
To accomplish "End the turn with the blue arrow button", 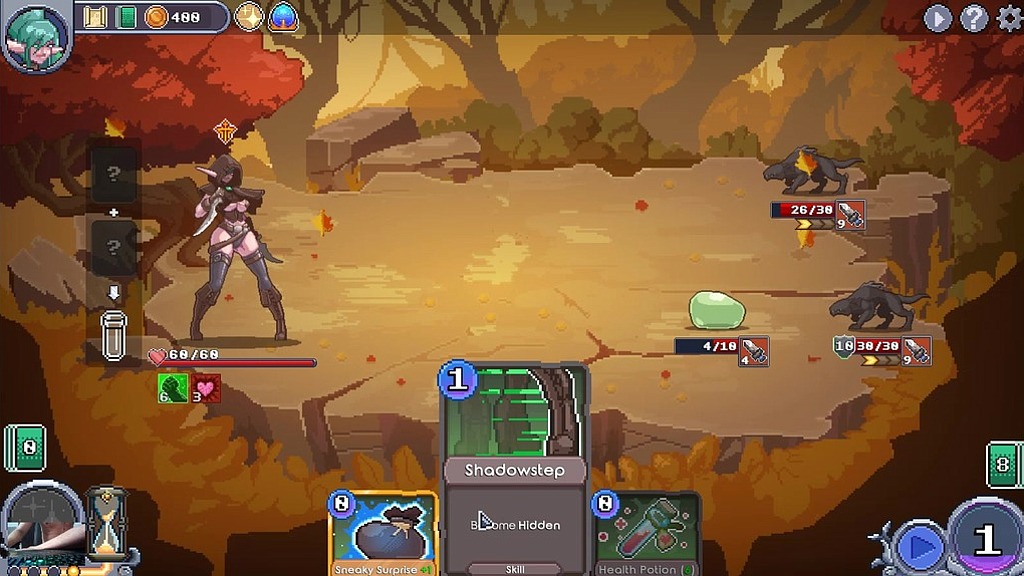I will [x=920, y=546].
